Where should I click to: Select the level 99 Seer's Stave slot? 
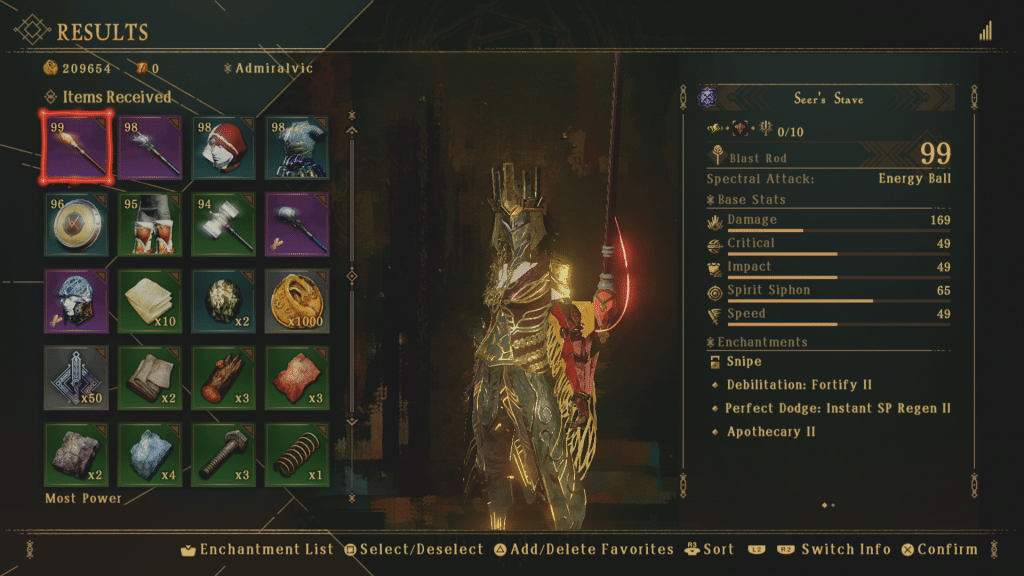click(x=76, y=148)
